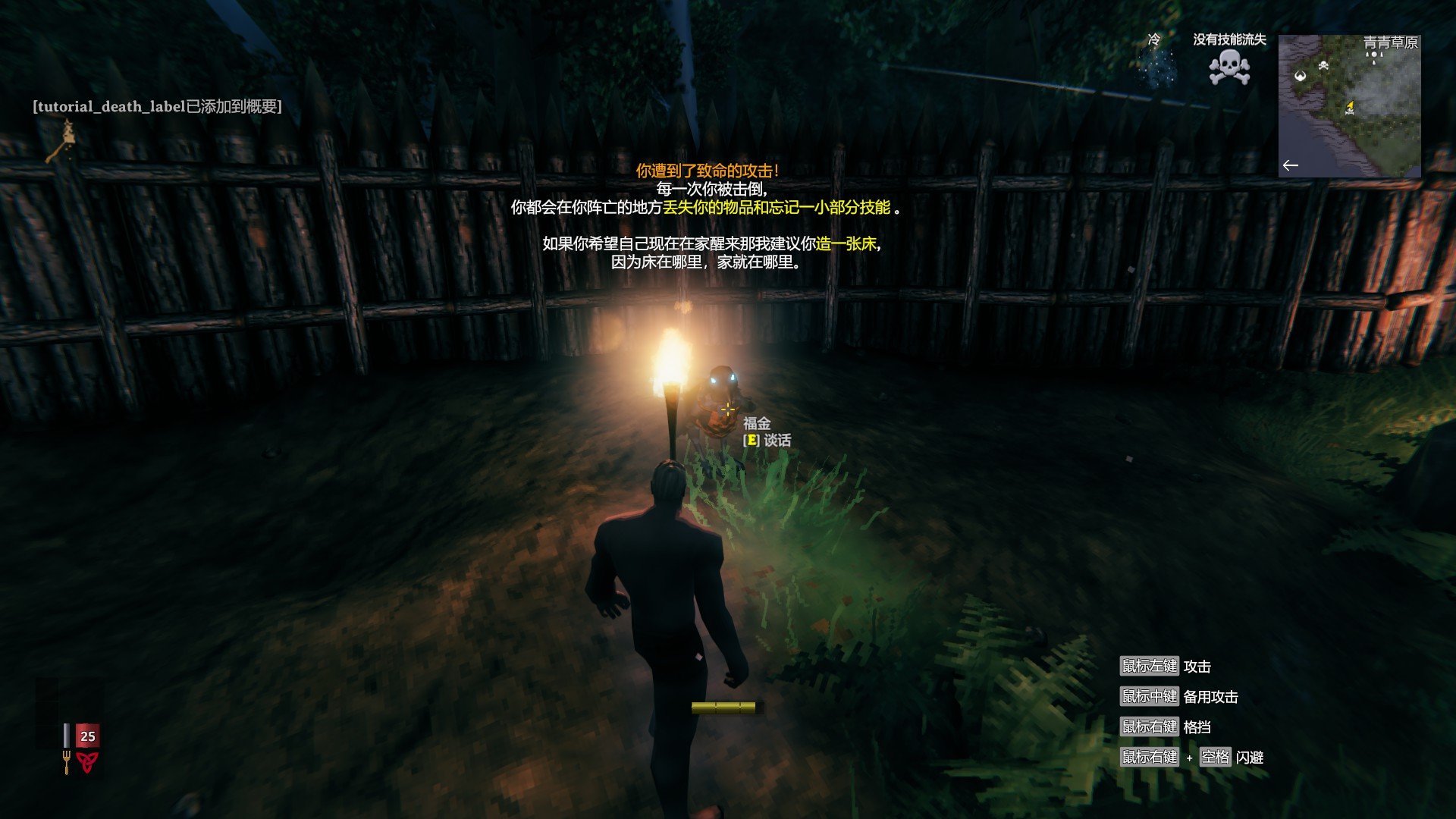Click the skull death marker on the minimap
1456x819 pixels.
pyautogui.click(x=1323, y=66)
